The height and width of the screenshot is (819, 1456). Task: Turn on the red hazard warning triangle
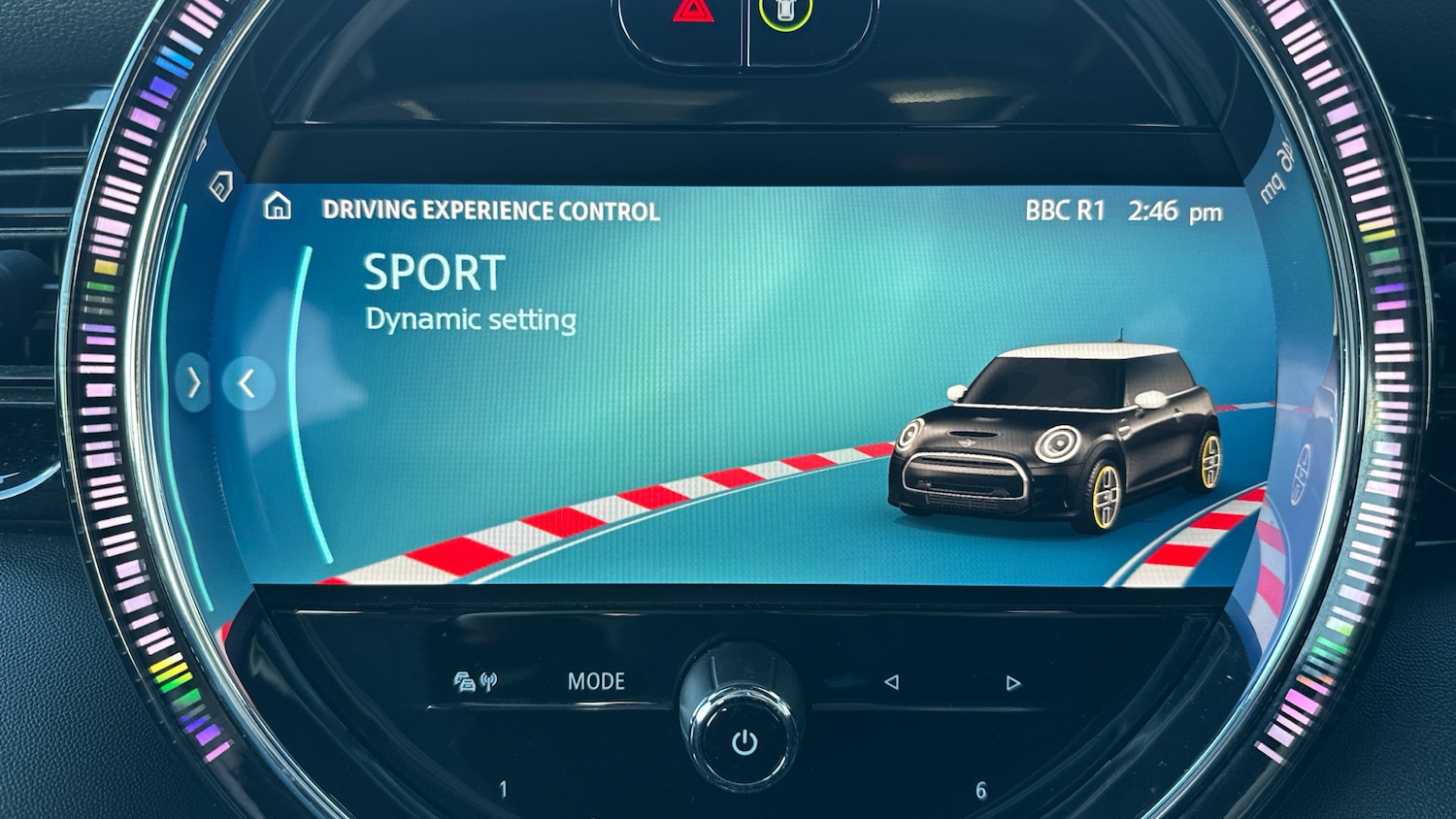[693, 13]
